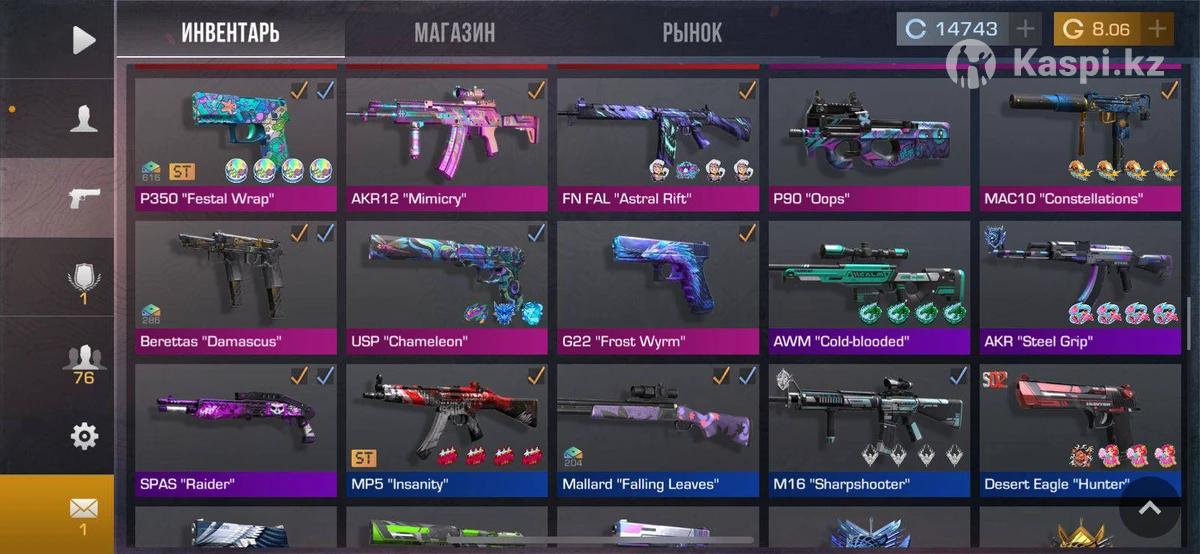Tap the play arrow in the sidebar

point(84,40)
